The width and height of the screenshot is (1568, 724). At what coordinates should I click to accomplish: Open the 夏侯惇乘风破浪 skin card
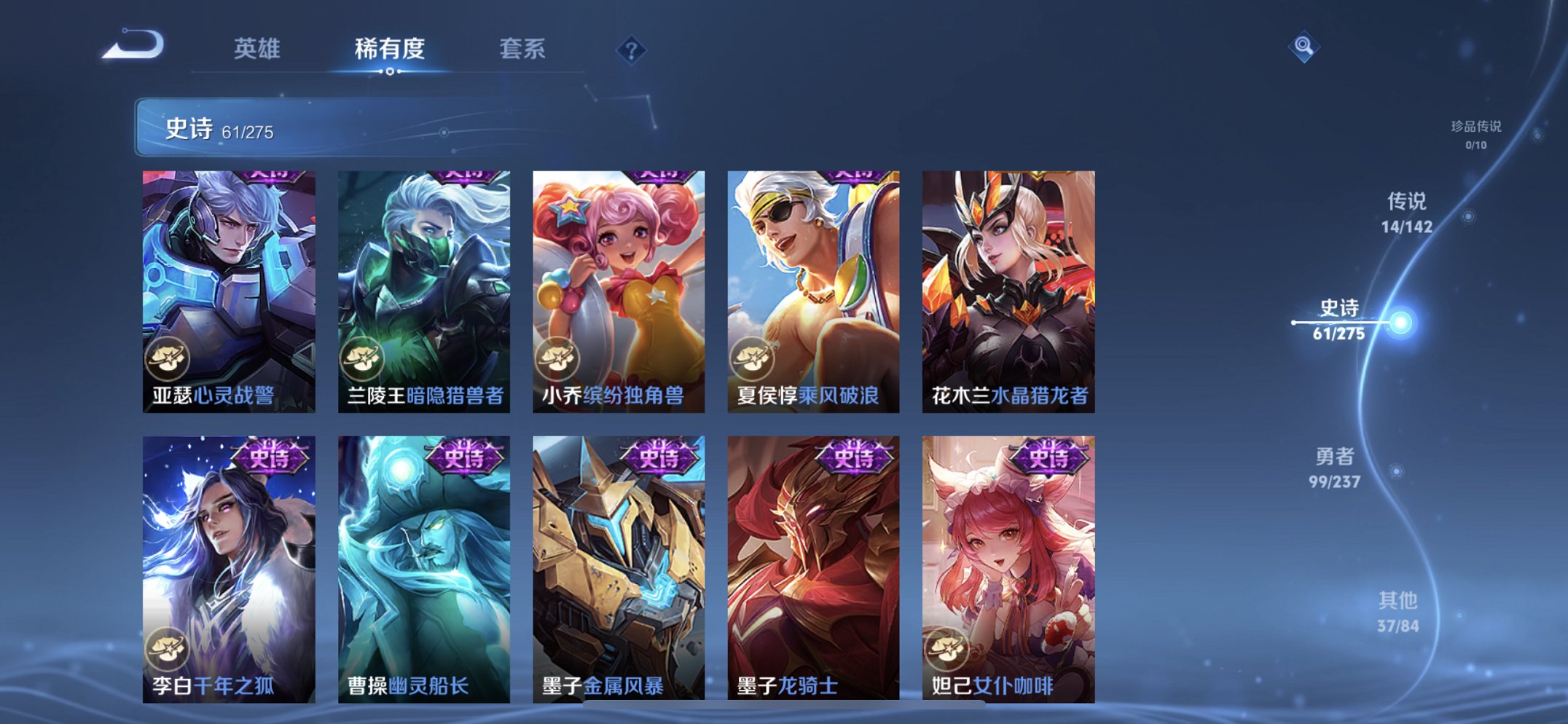[x=811, y=284]
